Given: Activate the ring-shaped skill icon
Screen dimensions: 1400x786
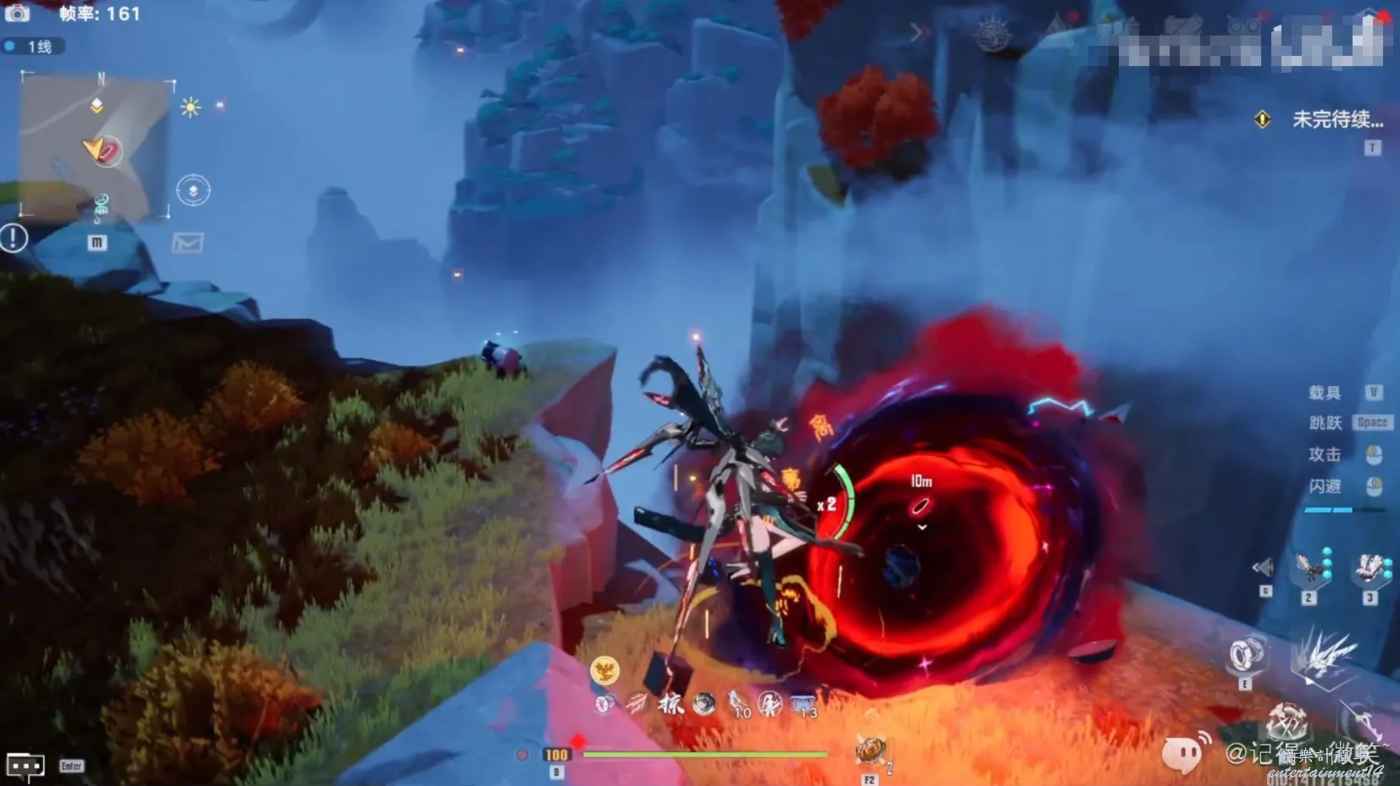Looking at the screenshot, I should coord(1247,654).
